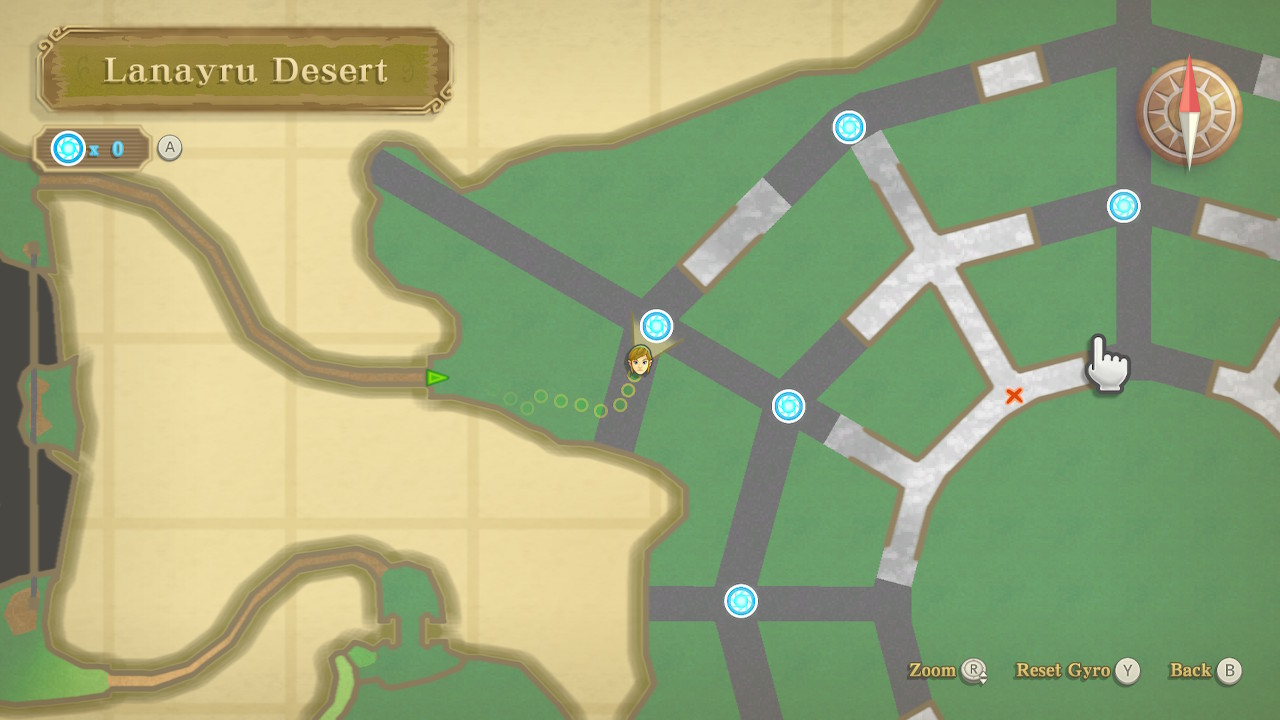Select Link's head position marker
This screenshot has height=720, width=1280.
pos(639,361)
